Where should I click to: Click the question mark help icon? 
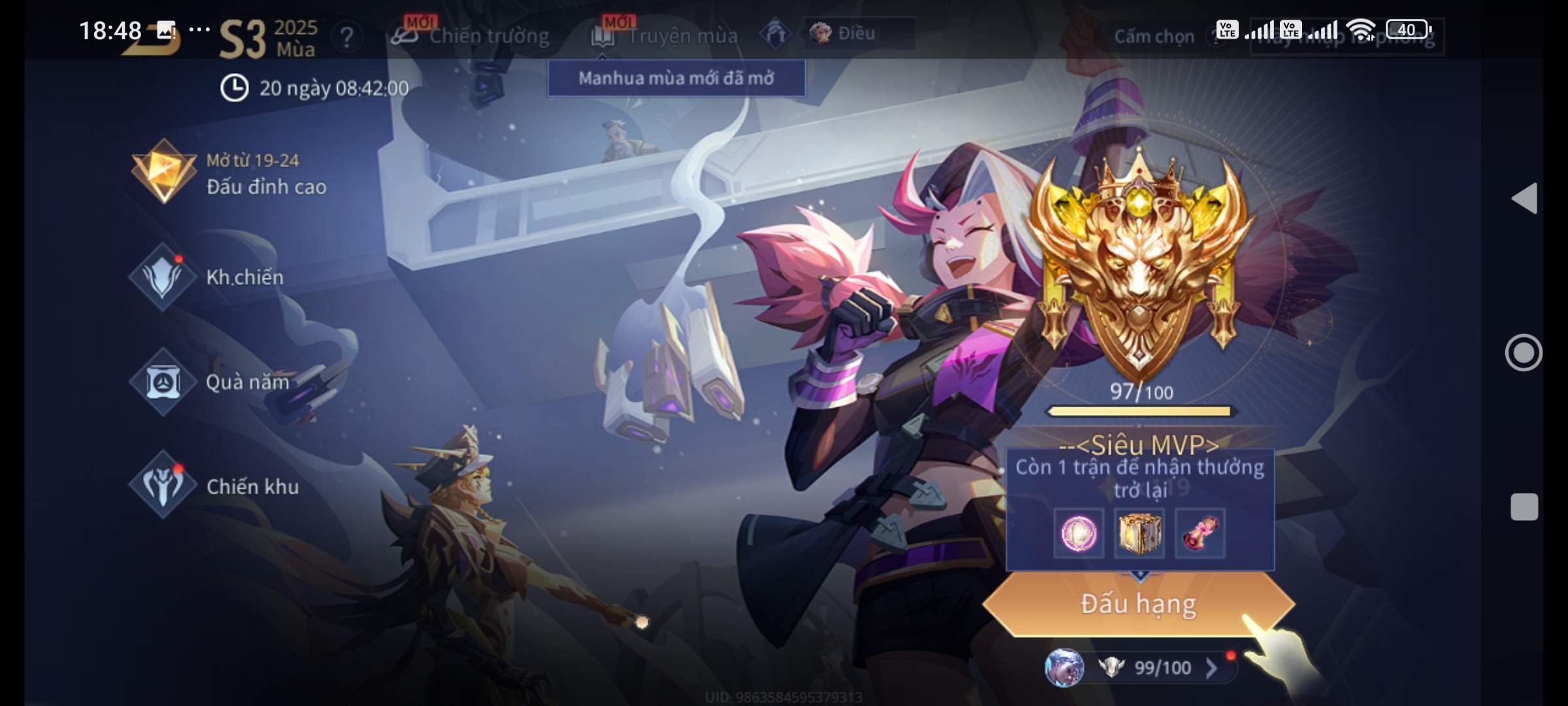click(346, 37)
